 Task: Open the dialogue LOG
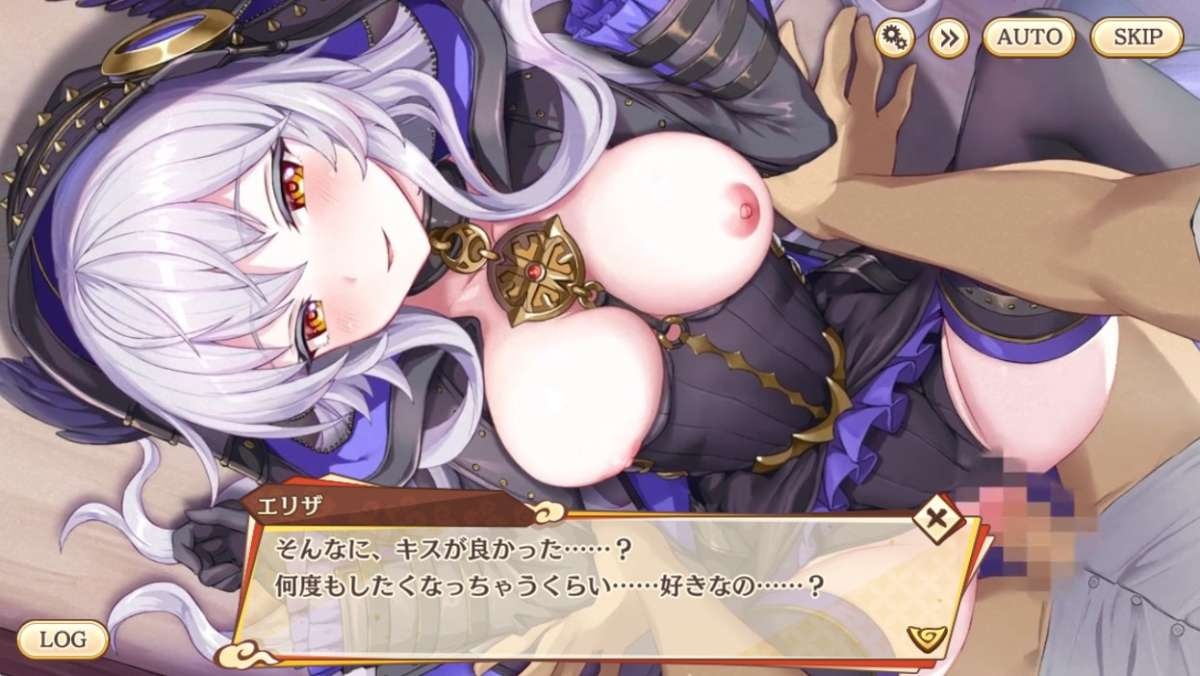click(x=62, y=639)
